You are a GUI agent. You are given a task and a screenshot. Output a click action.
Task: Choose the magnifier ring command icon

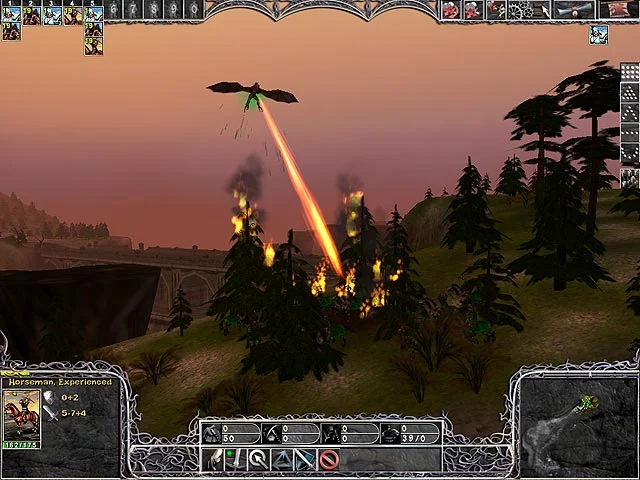(258, 460)
